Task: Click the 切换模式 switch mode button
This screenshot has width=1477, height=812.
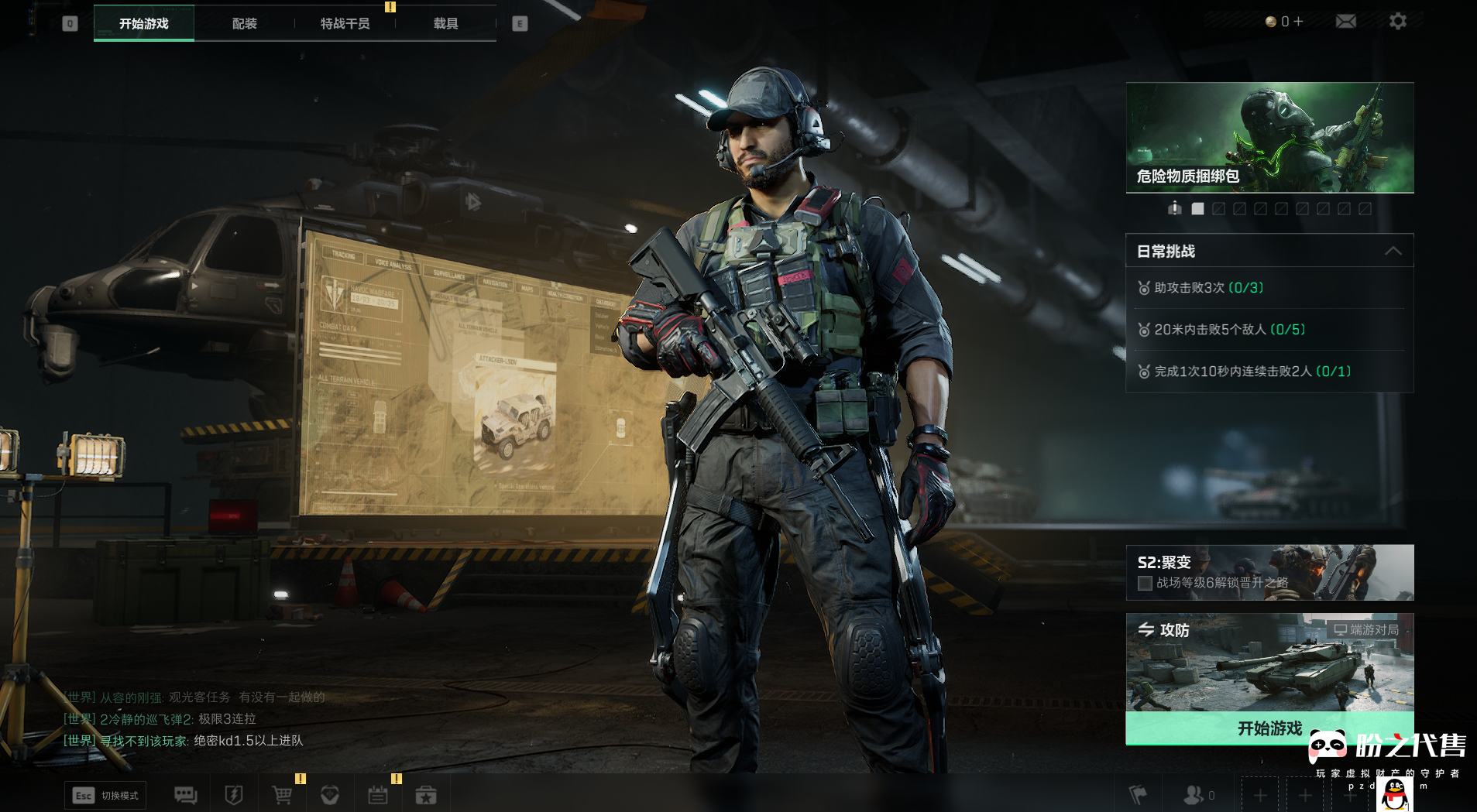Action: tap(106, 795)
